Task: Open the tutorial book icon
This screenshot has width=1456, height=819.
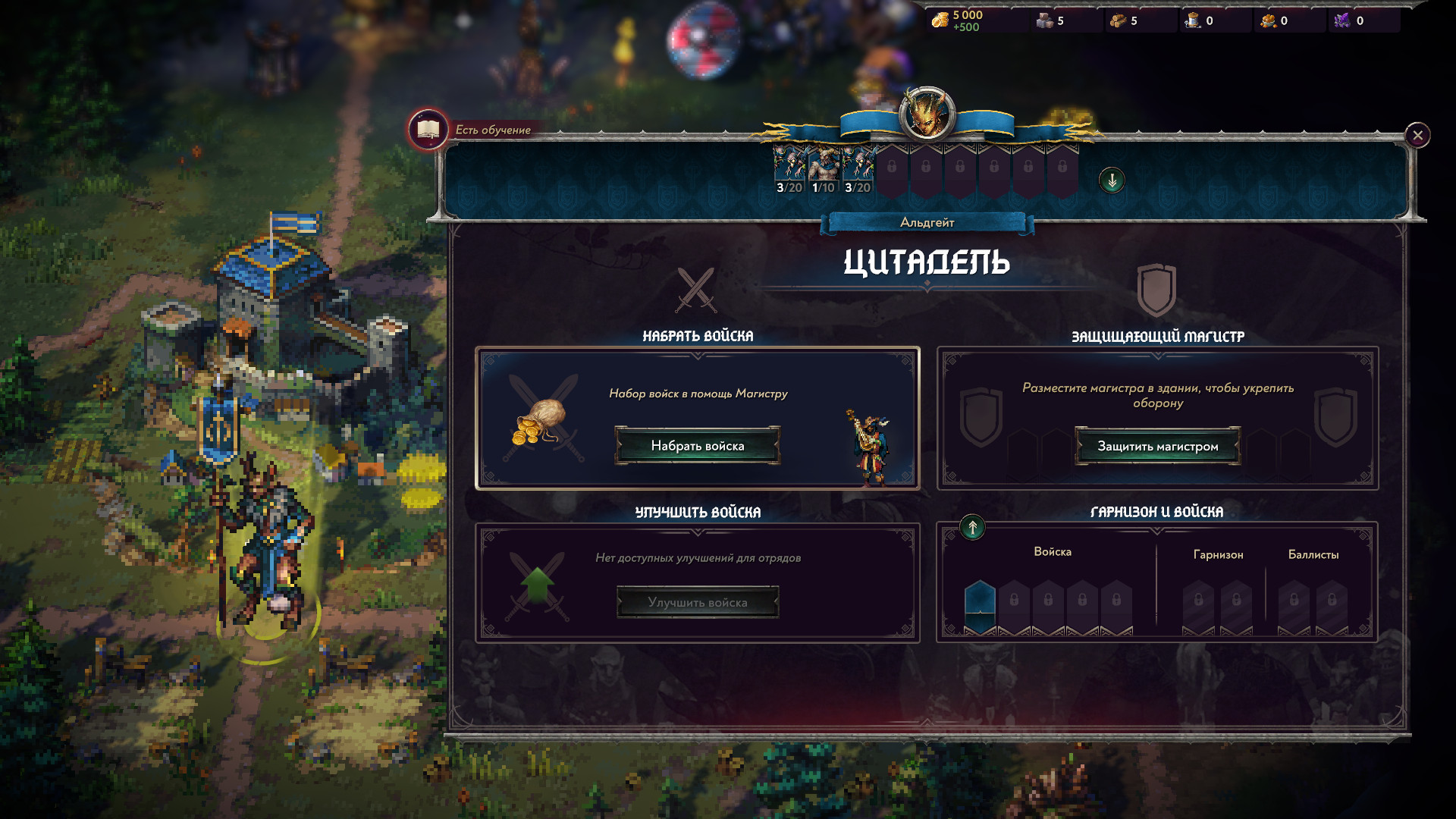Action: coord(428,129)
